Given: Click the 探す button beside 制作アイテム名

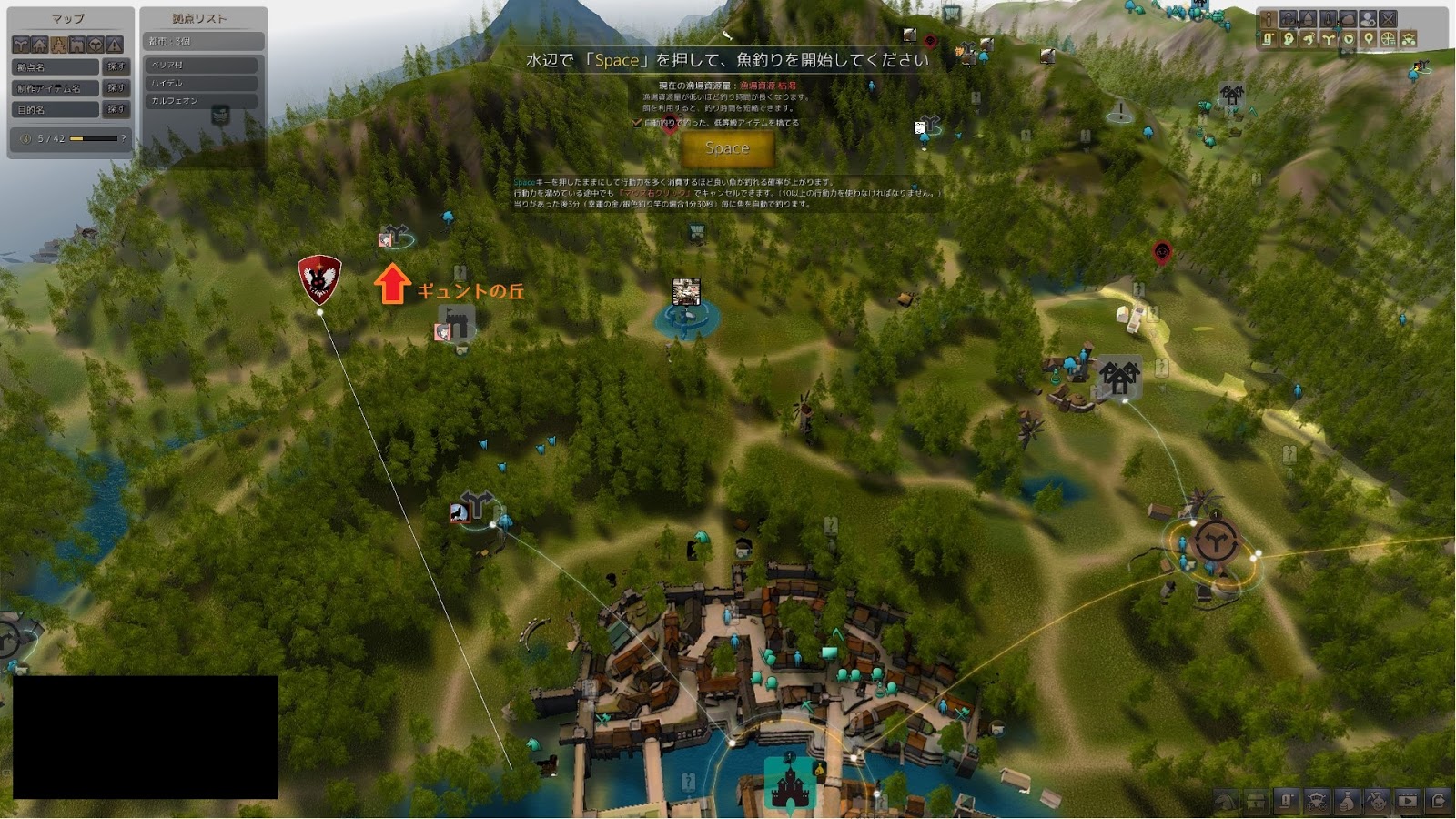Looking at the screenshot, I should 116,88.
